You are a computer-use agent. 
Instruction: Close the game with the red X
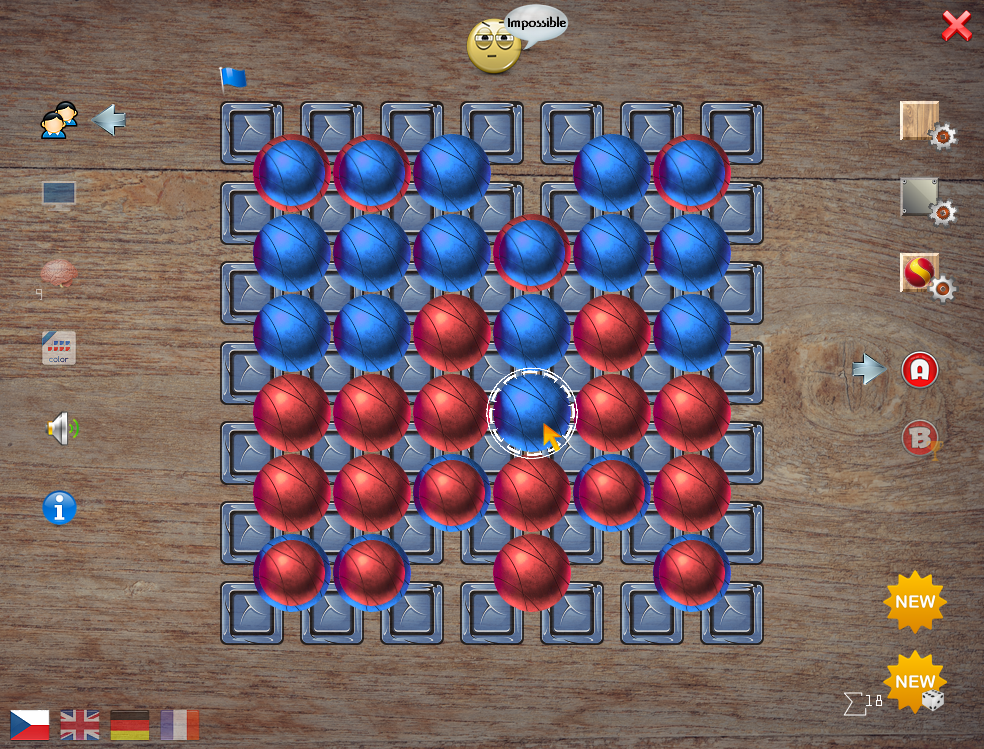tap(956, 26)
